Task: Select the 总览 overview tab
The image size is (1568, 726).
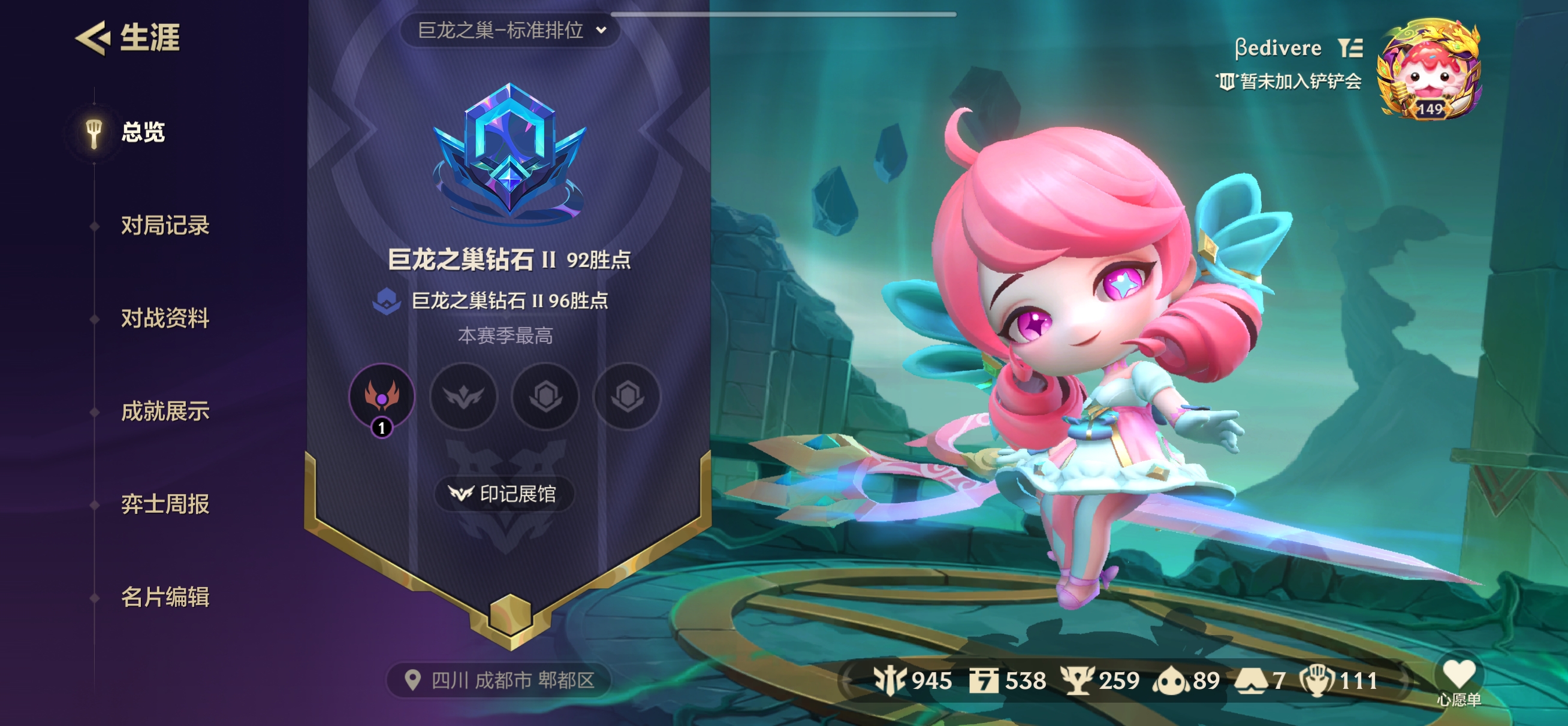Action: (x=143, y=132)
